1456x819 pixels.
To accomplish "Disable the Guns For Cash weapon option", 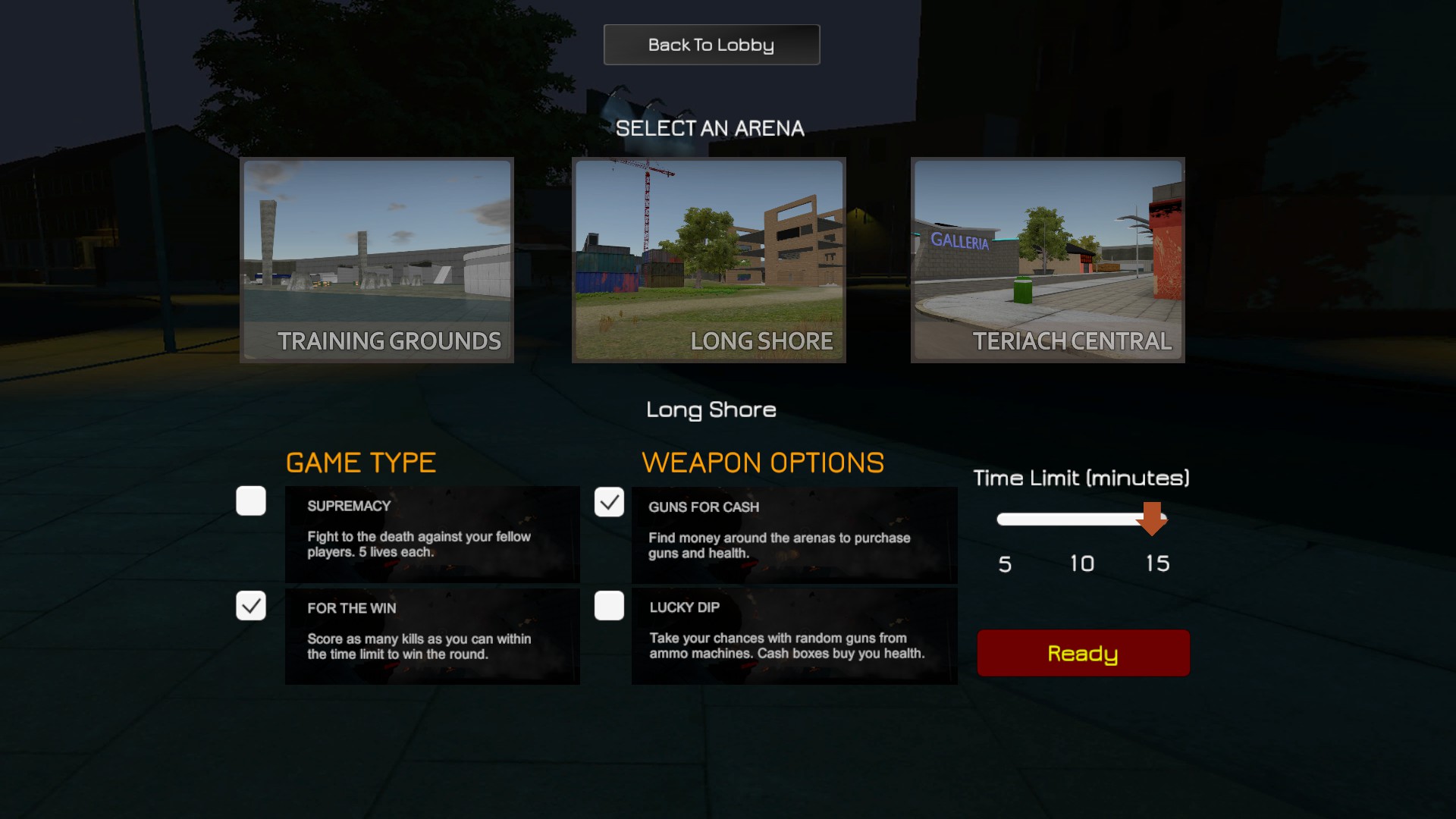I will [x=609, y=502].
